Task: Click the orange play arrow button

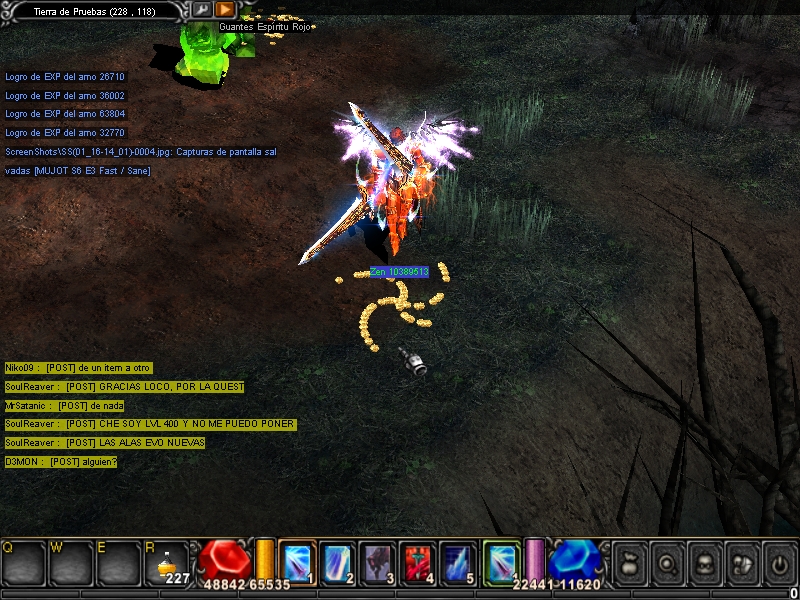Action: pyautogui.click(x=225, y=10)
